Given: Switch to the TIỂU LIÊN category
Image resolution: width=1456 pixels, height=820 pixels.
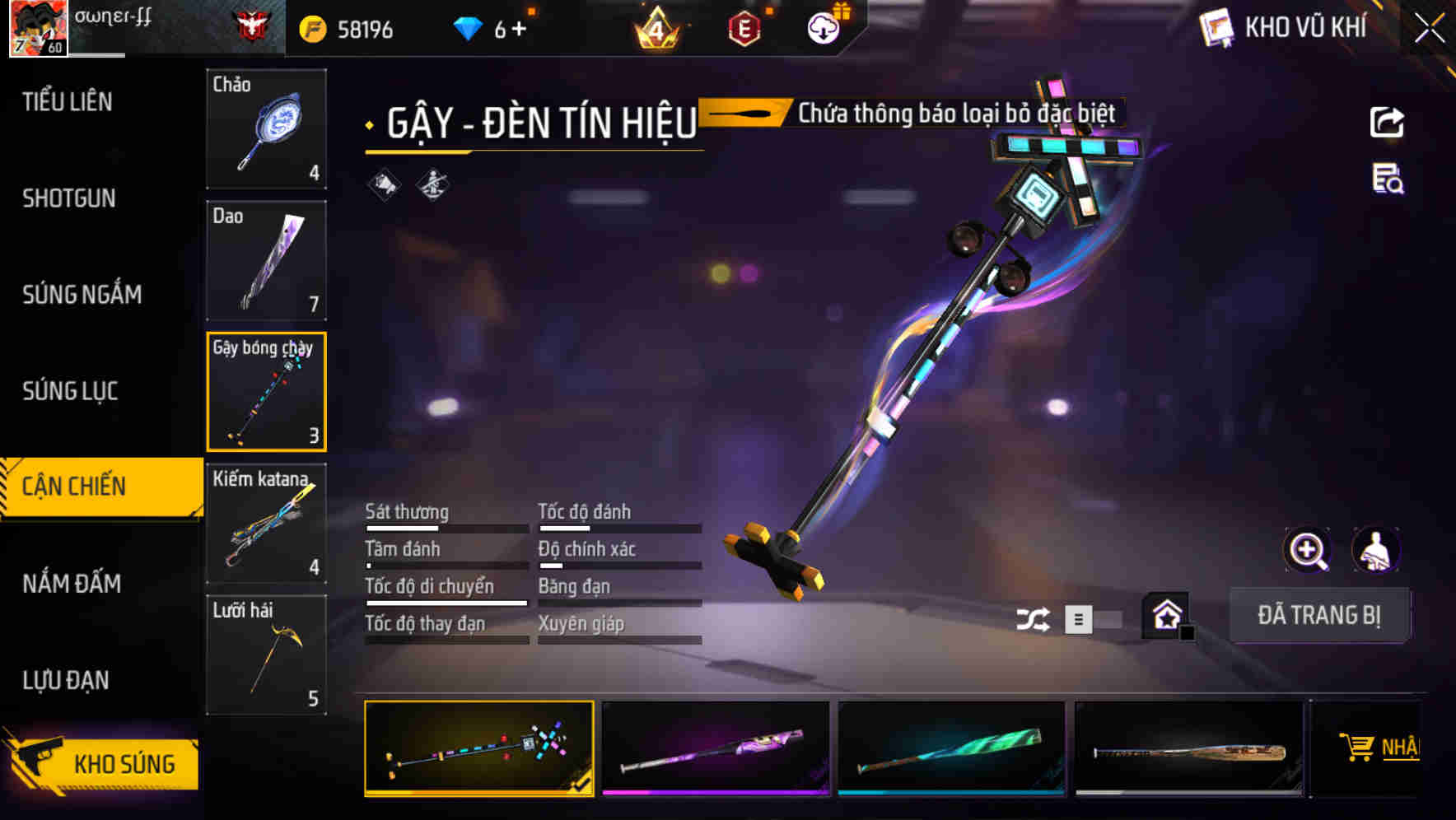Looking at the screenshot, I should [68, 102].
